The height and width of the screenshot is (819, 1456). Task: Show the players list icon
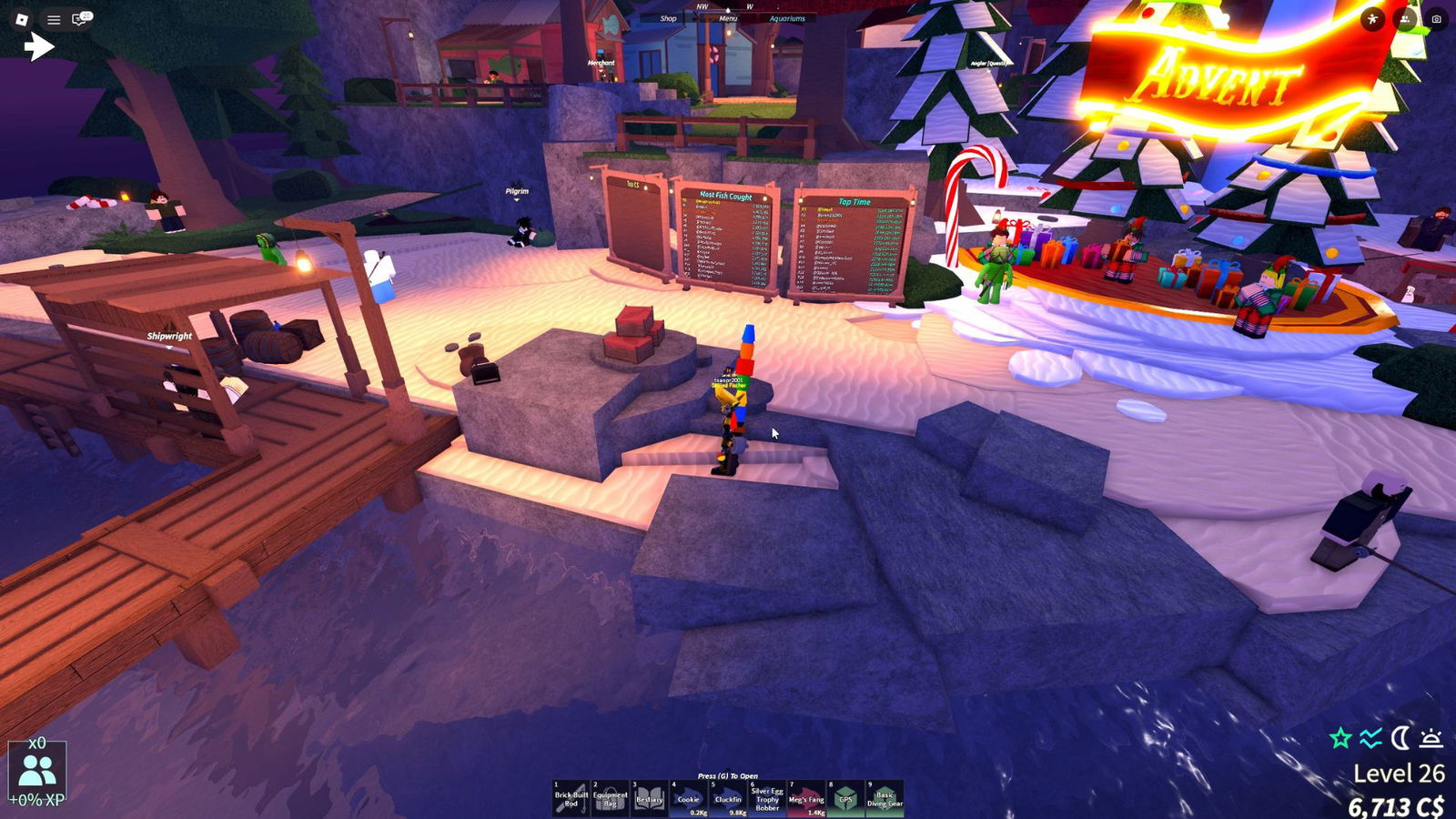tap(1405, 18)
